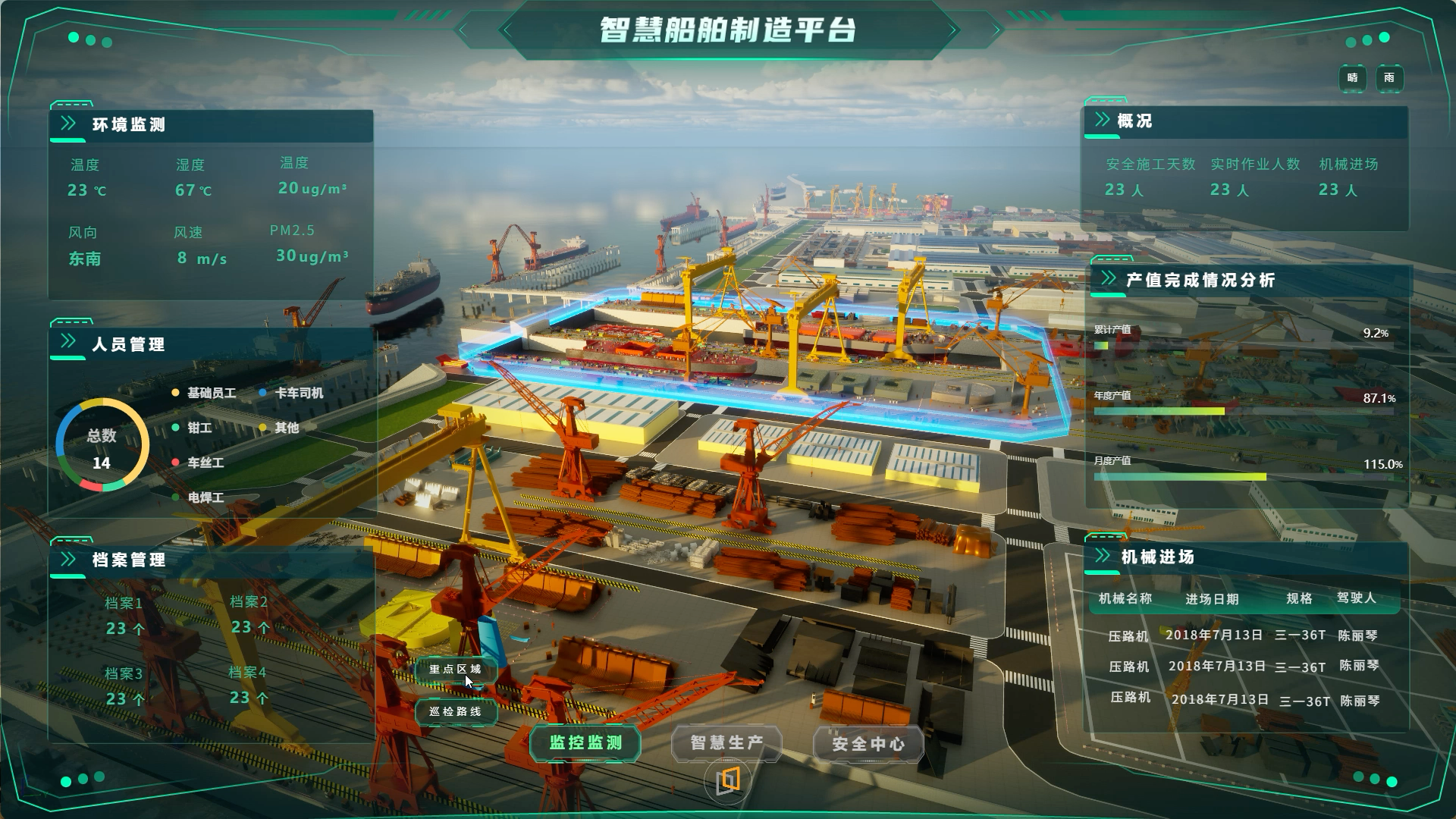
Task: Toggle the 电焊工 legend entry
Action: [x=205, y=497]
